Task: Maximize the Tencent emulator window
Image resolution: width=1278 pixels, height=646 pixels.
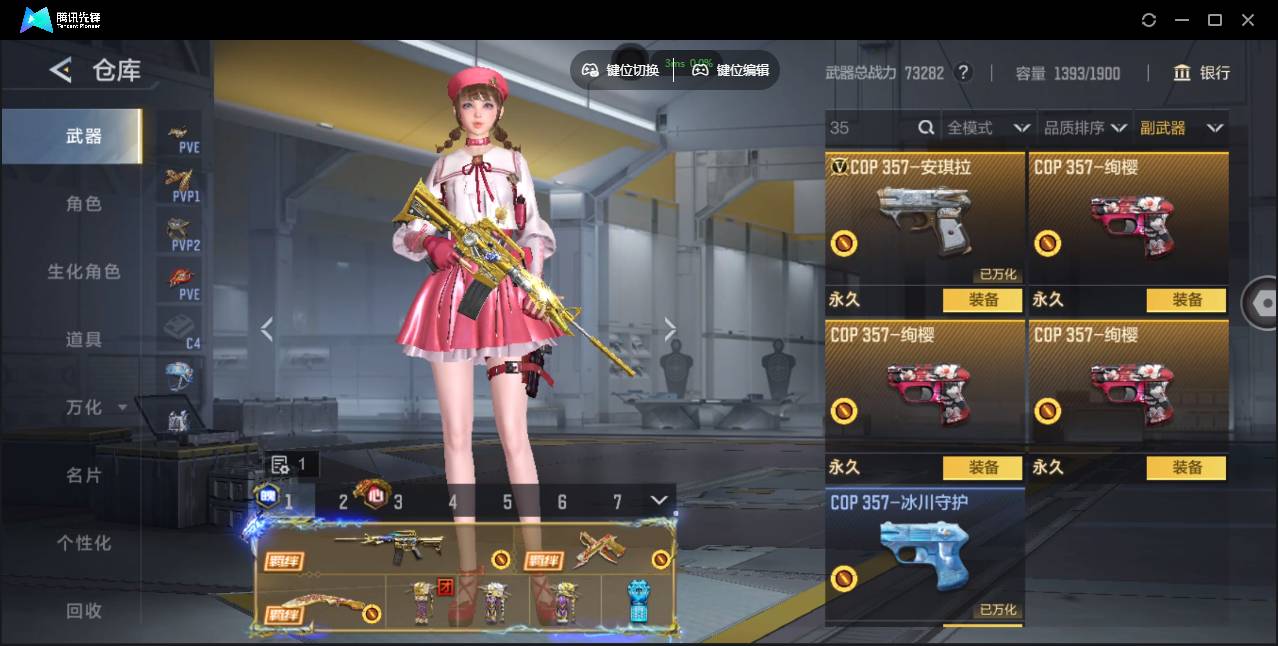Action: click(1215, 20)
